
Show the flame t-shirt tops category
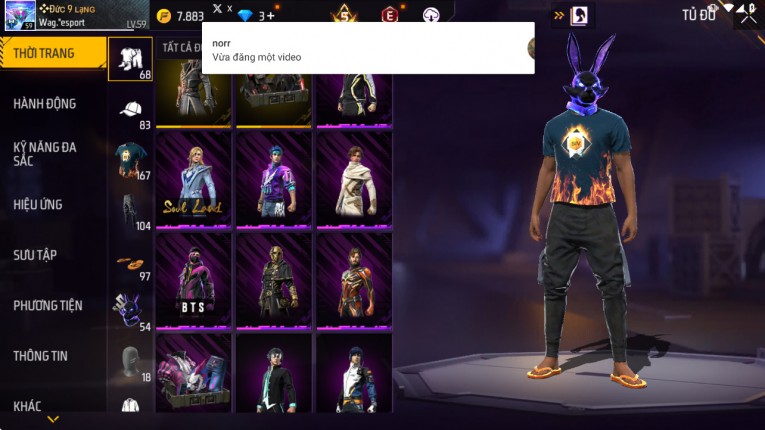129,160
